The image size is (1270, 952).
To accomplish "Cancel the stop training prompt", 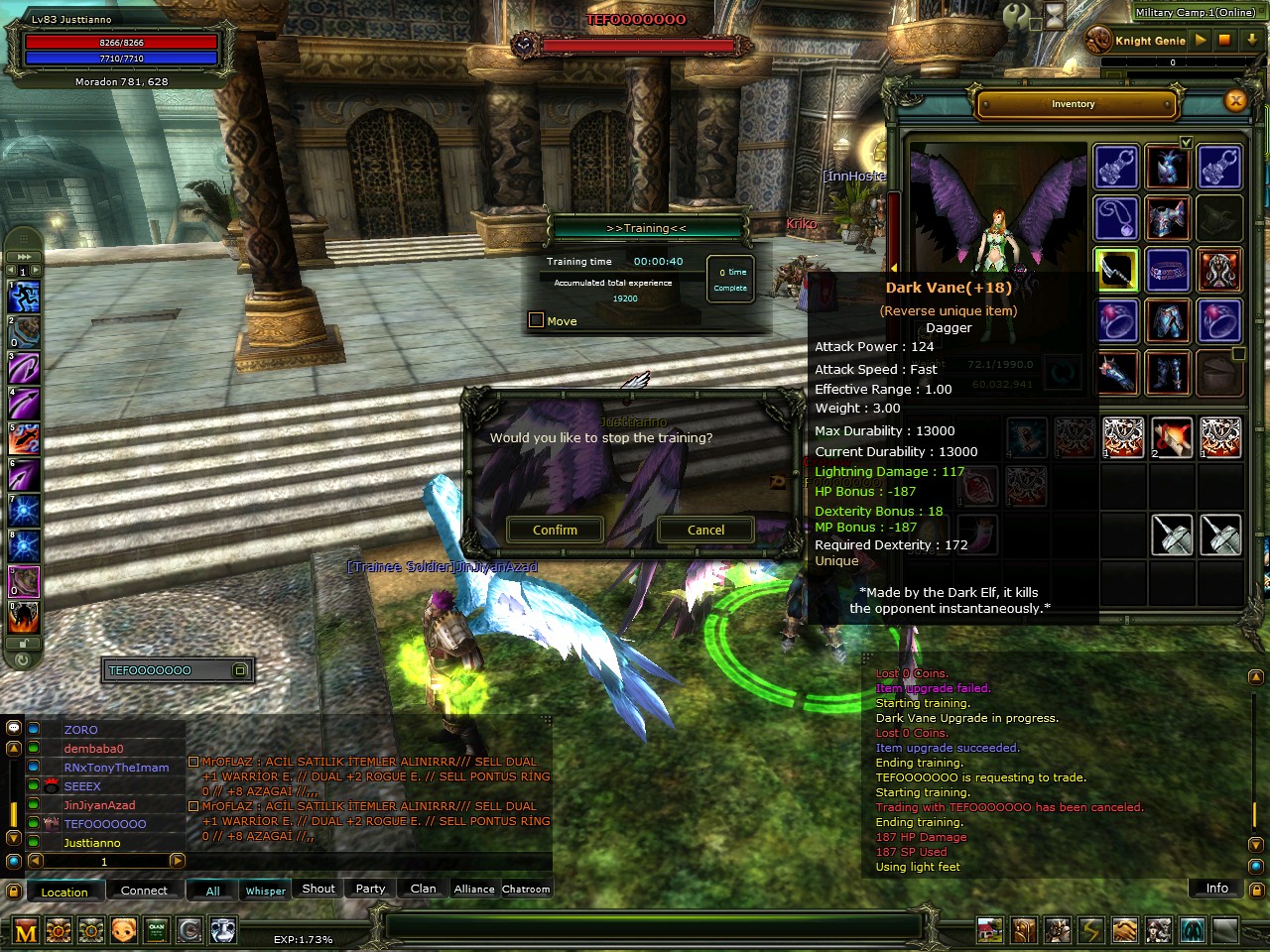I will [705, 530].
